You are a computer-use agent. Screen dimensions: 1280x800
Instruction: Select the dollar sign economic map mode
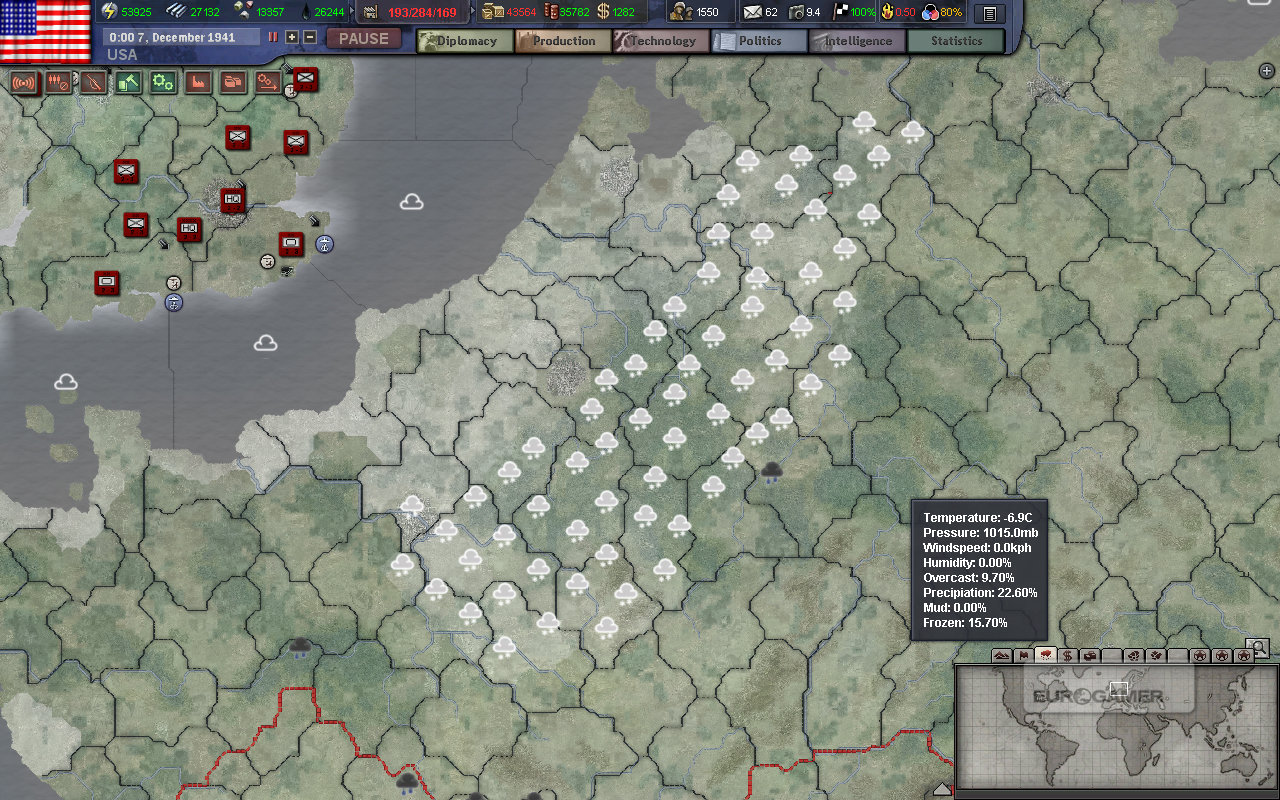1067,656
